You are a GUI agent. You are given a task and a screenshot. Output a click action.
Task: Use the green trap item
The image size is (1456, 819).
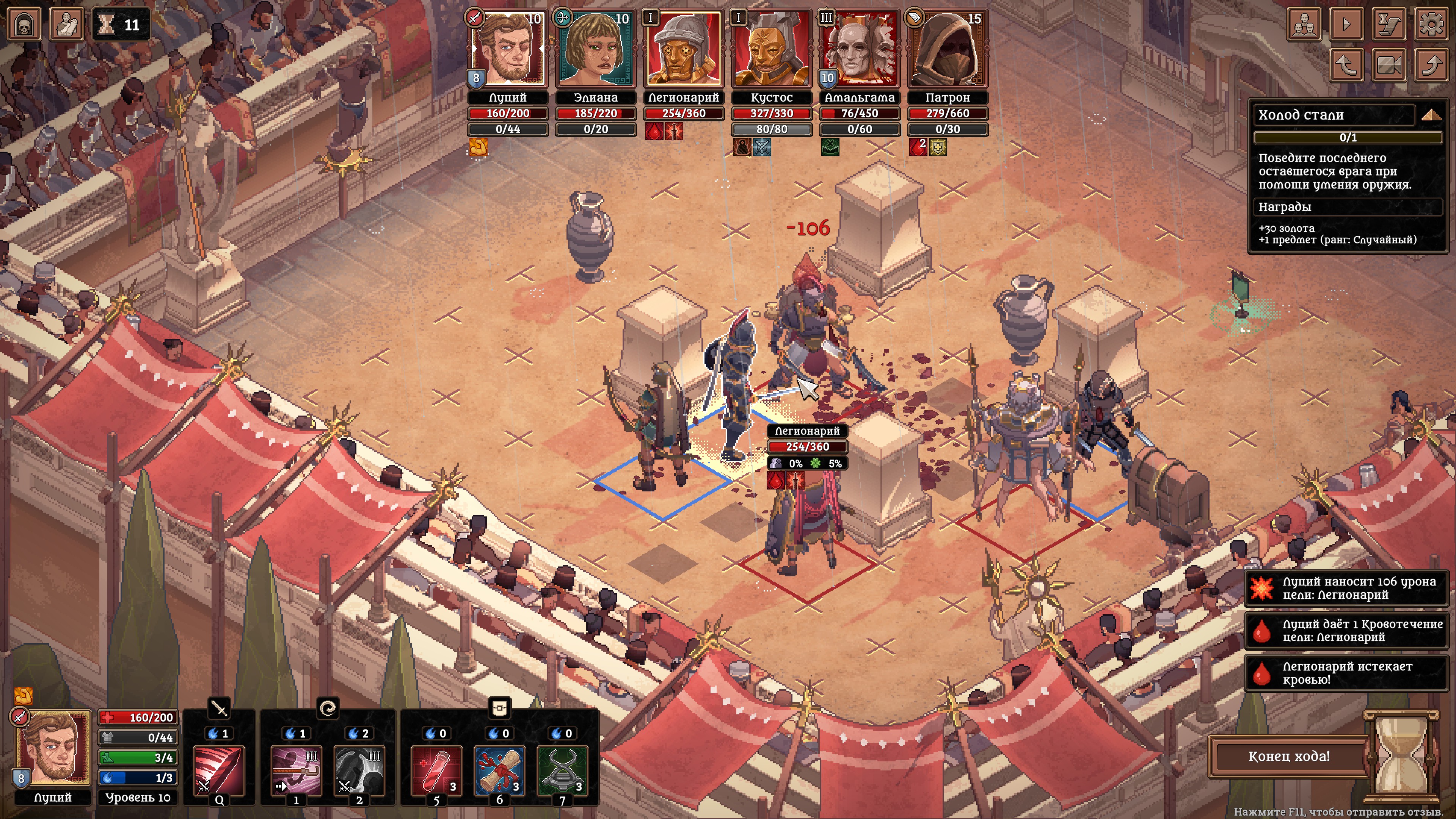(562, 770)
